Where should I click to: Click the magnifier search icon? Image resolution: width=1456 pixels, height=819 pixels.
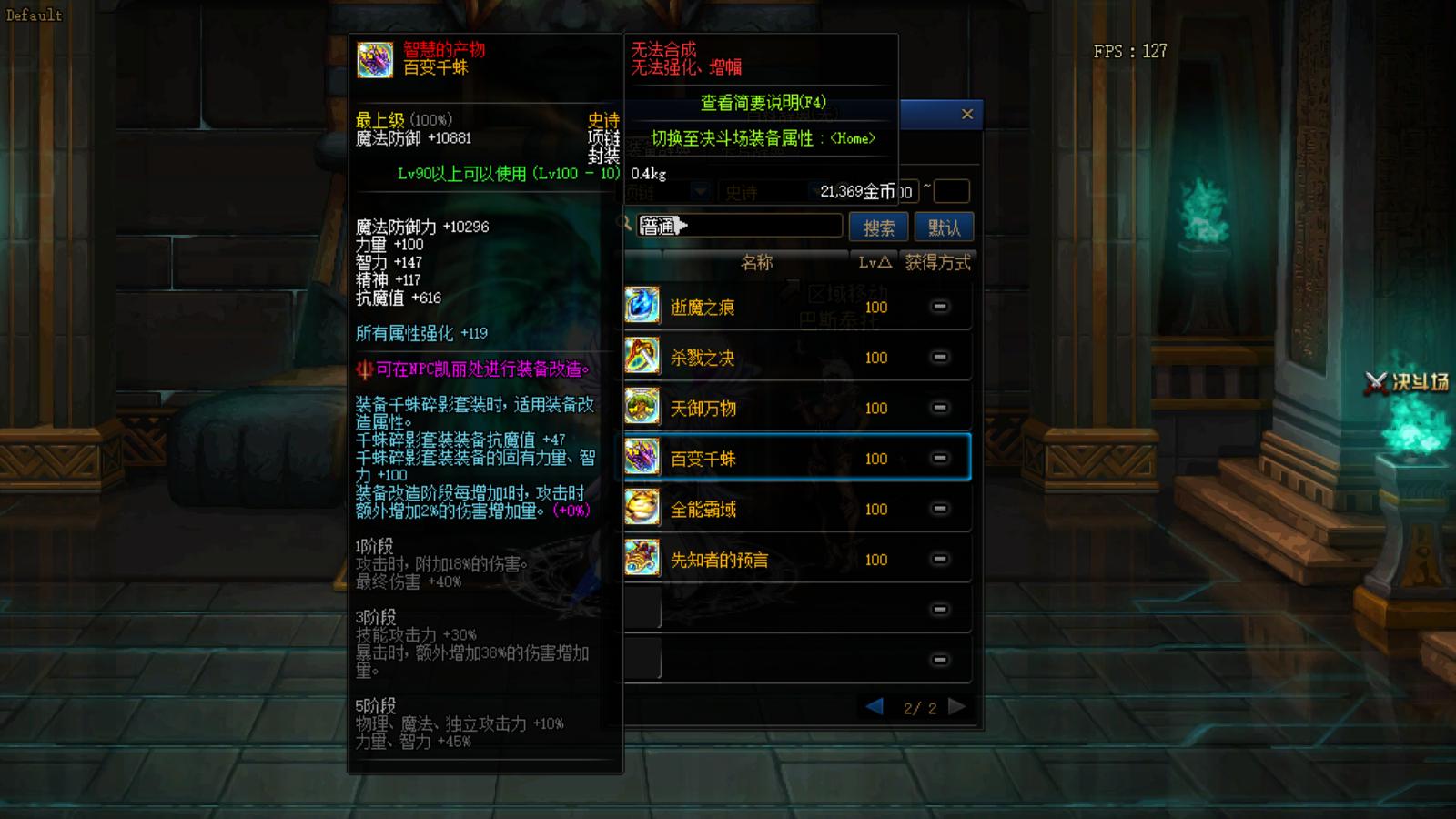click(x=626, y=225)
